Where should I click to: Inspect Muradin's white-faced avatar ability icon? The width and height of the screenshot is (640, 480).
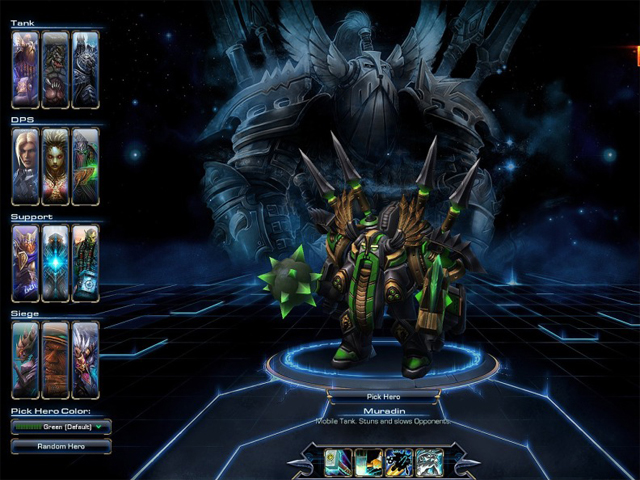click(x=430, y=461)
